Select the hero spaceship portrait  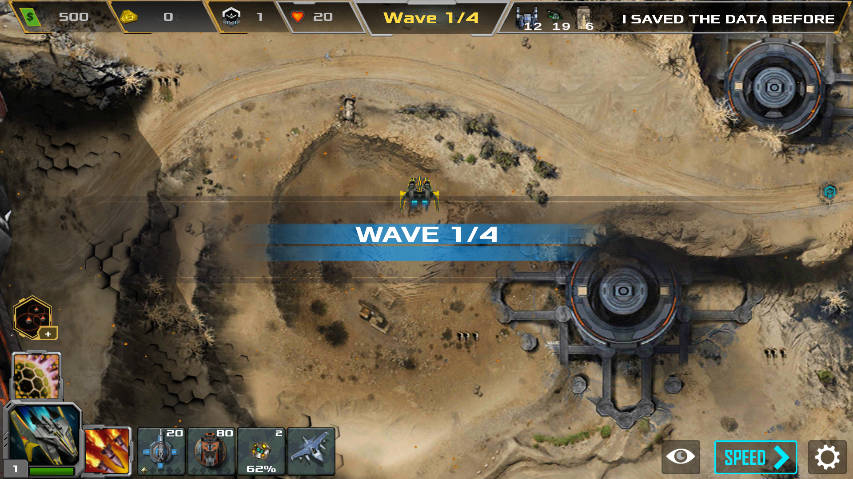point(43,438)
